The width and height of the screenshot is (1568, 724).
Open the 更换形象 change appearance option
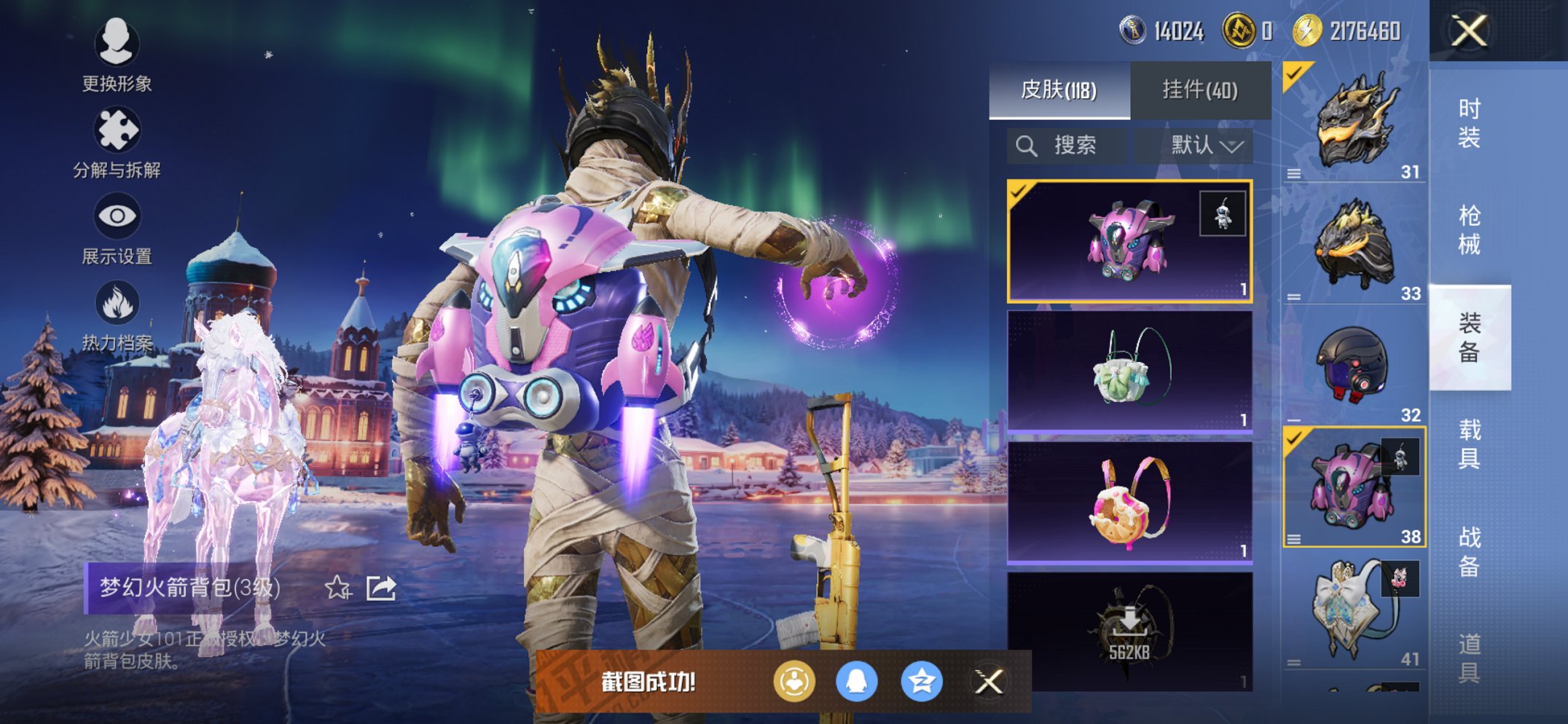pos(116,55)
